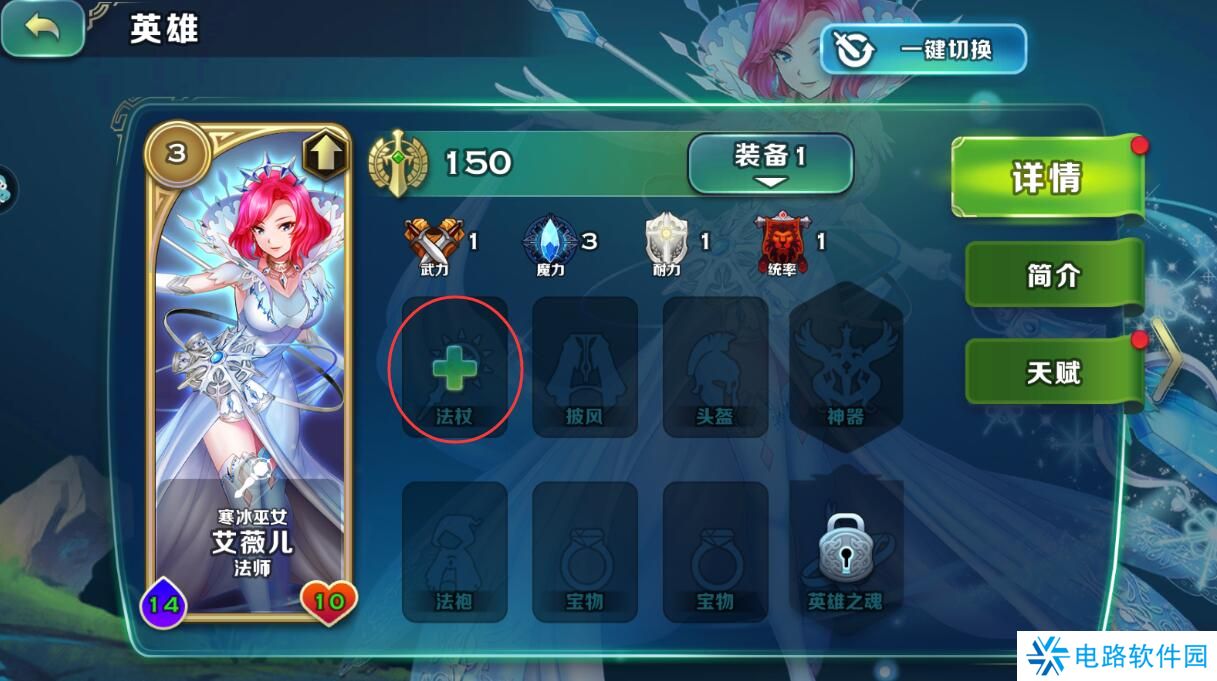This screenshot has width=1217, height=681.
Task: Show the 天赋 talents tab
Action: click(x=1052, y=373)
